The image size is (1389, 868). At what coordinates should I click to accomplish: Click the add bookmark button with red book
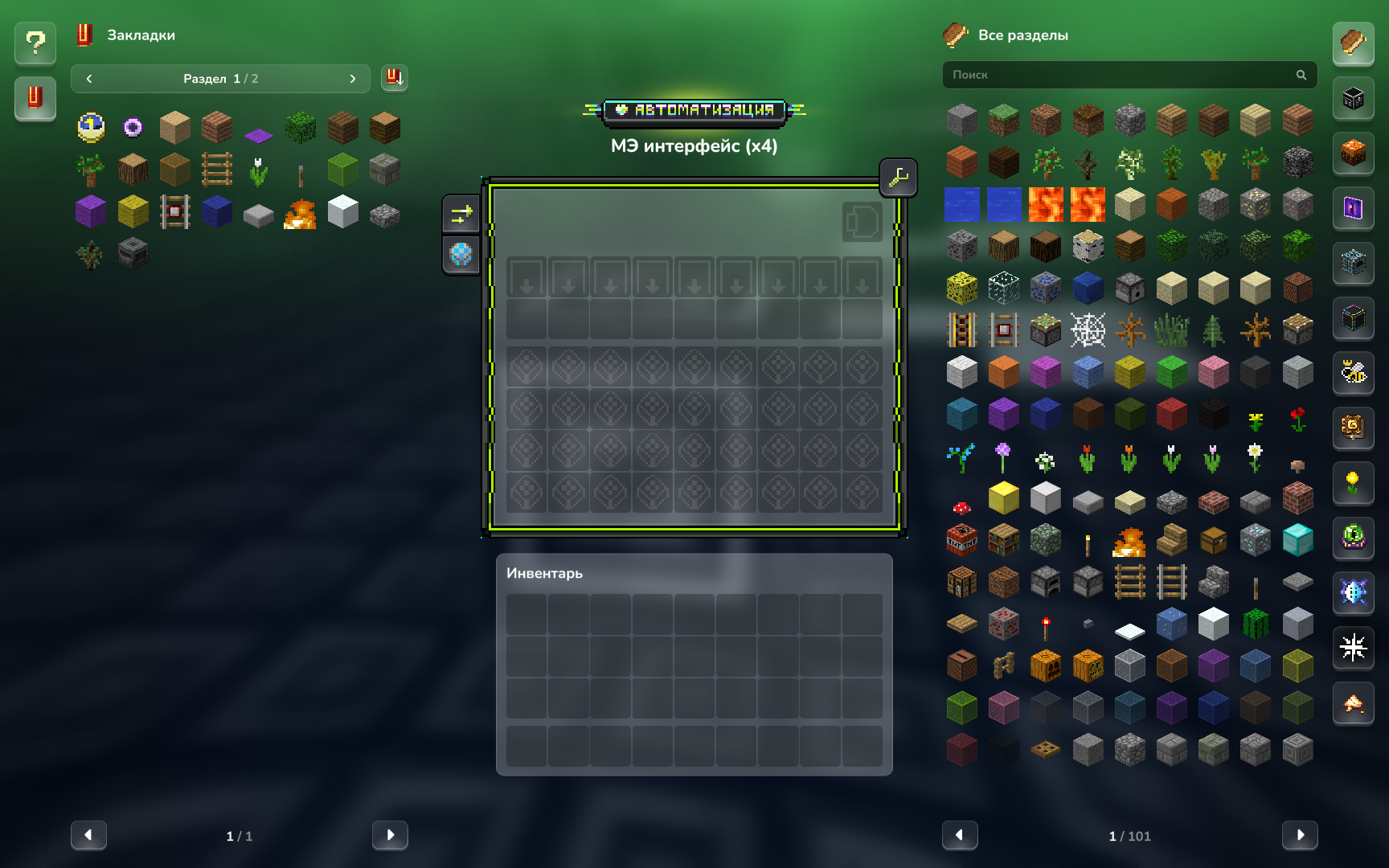(x=394, y=78)
